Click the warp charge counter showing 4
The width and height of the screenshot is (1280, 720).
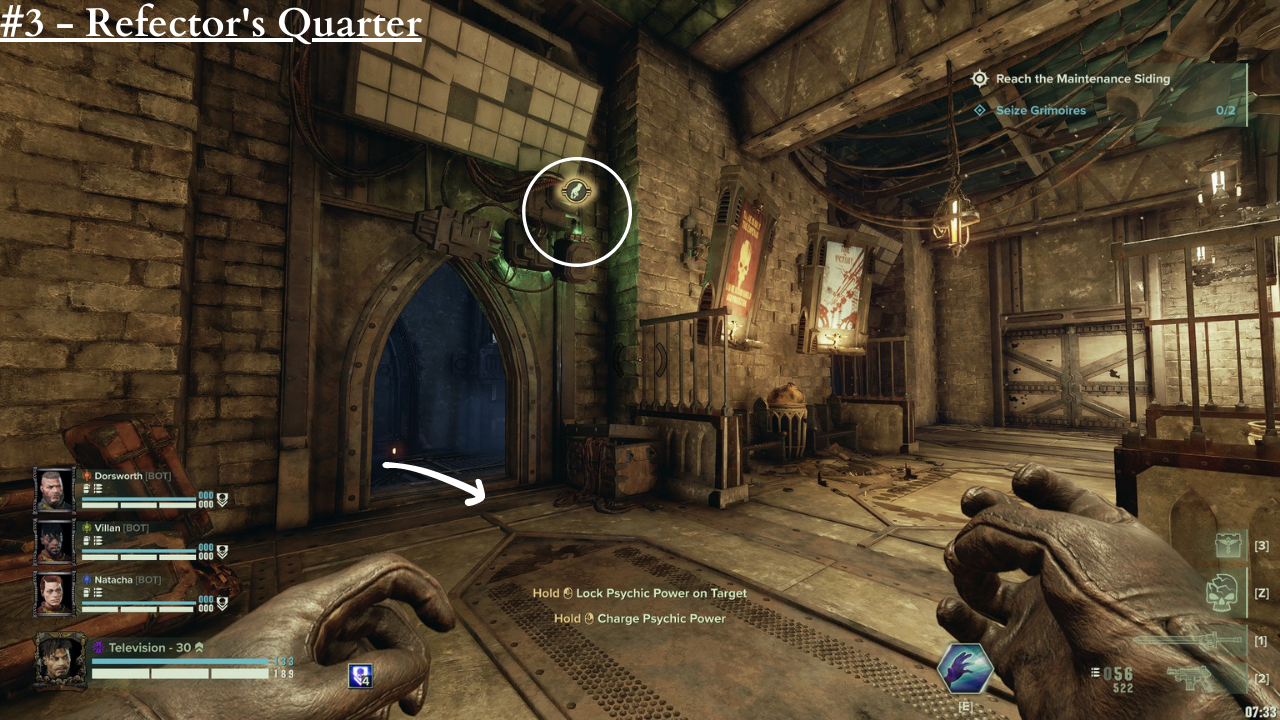(x=360, y=675)
